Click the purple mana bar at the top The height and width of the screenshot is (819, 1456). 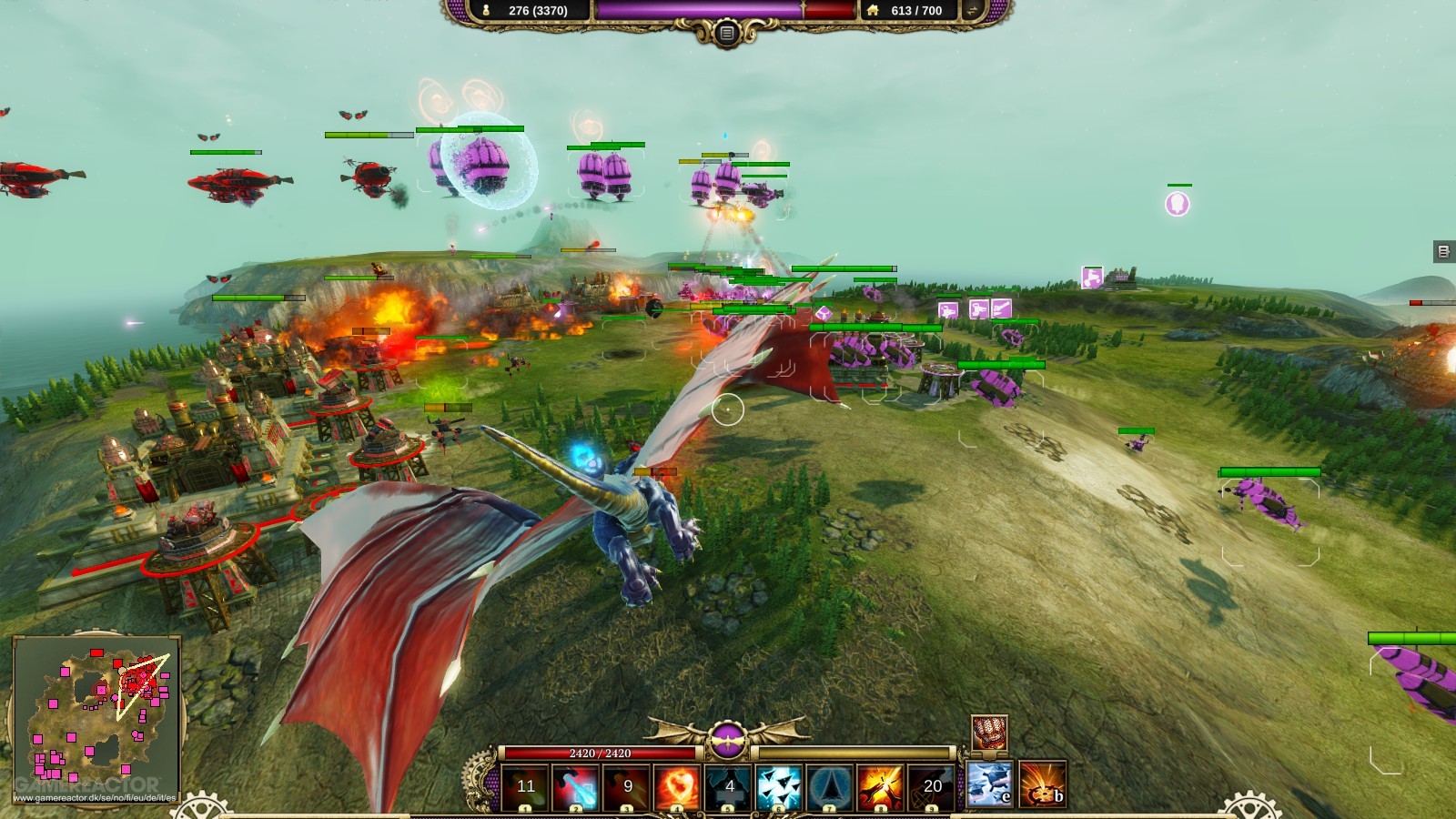click(x=701, y=11)
